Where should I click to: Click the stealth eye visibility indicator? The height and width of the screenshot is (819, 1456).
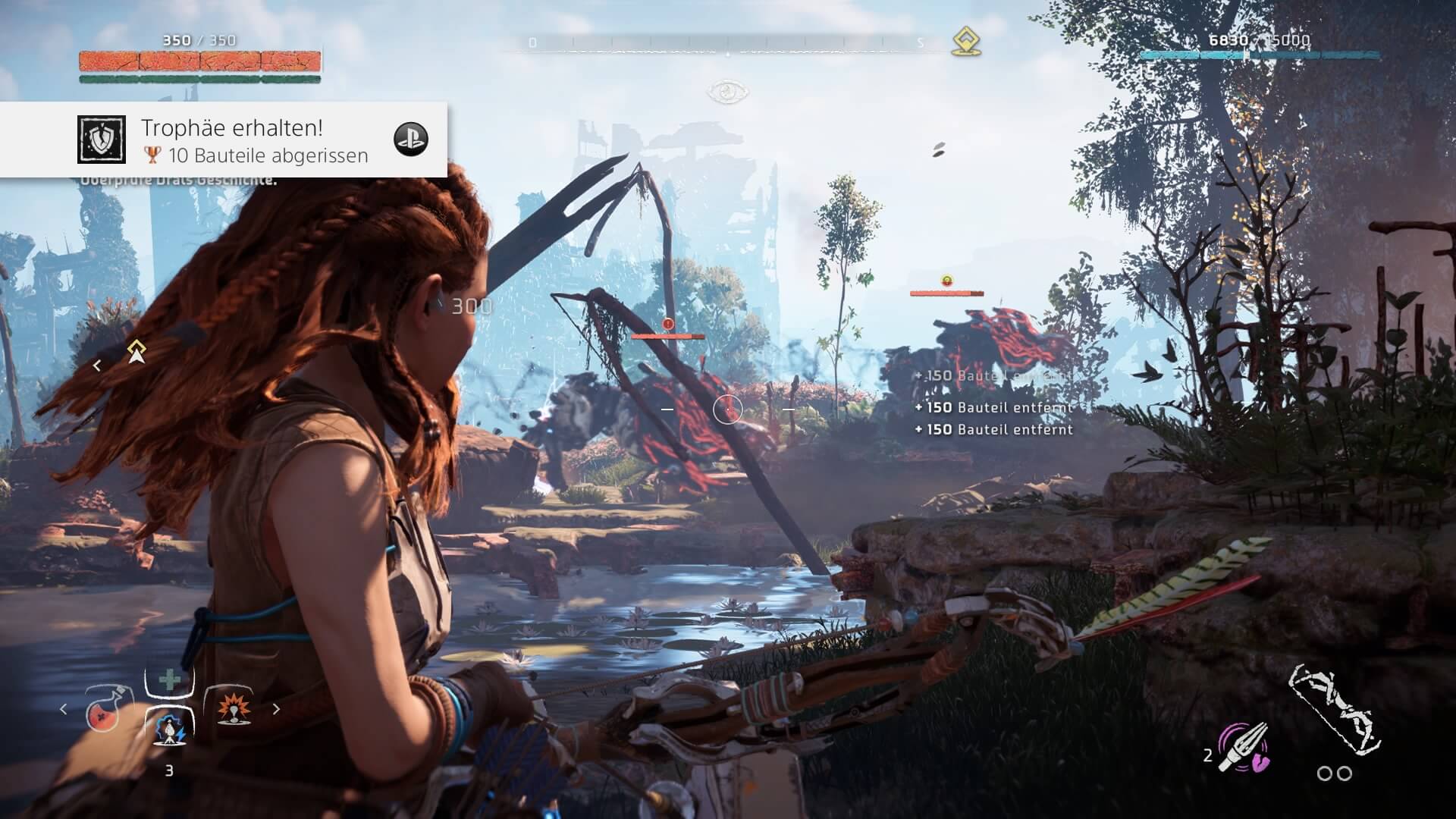tap(728, 93)
